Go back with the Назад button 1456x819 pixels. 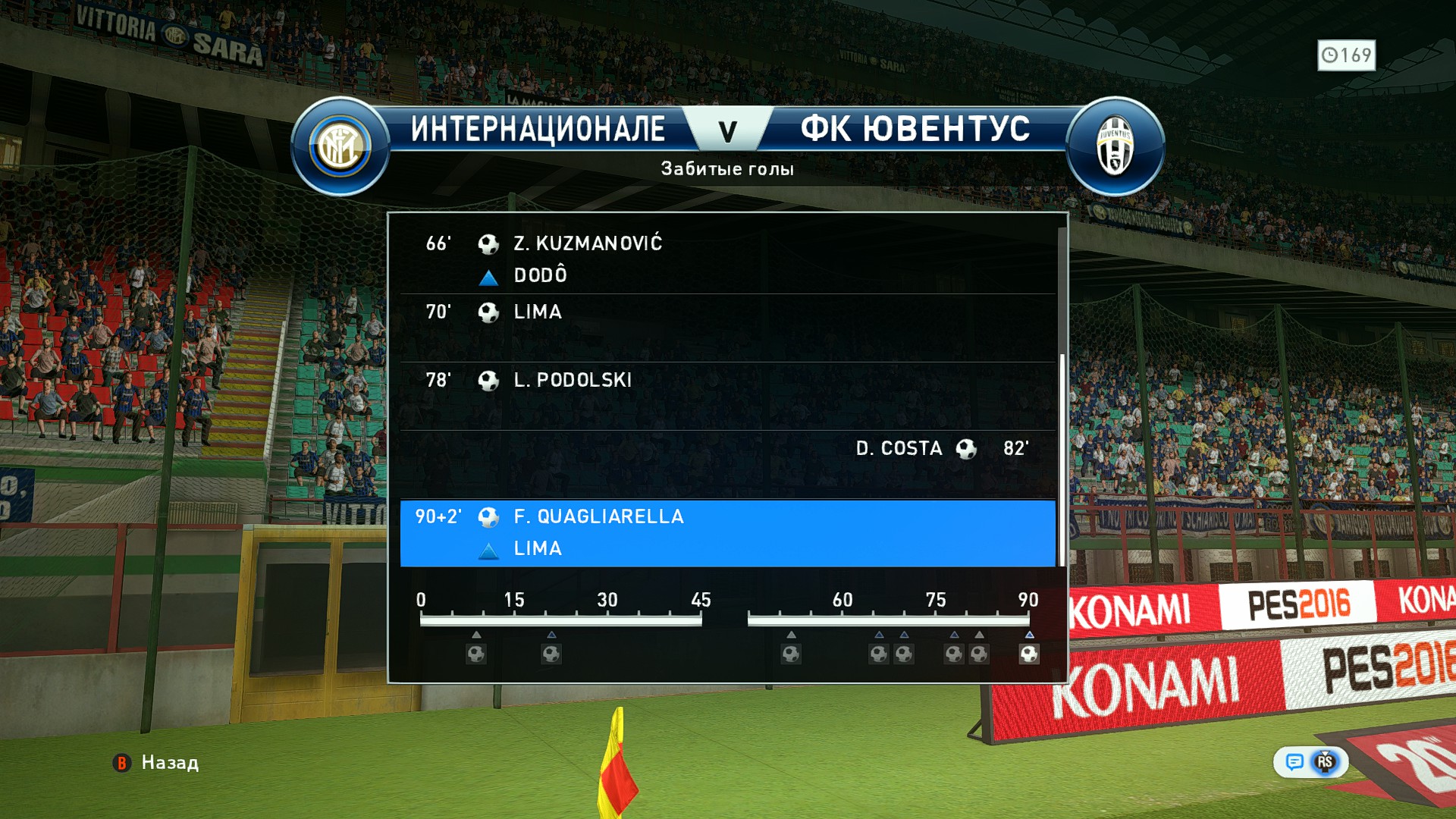point(156,762)
